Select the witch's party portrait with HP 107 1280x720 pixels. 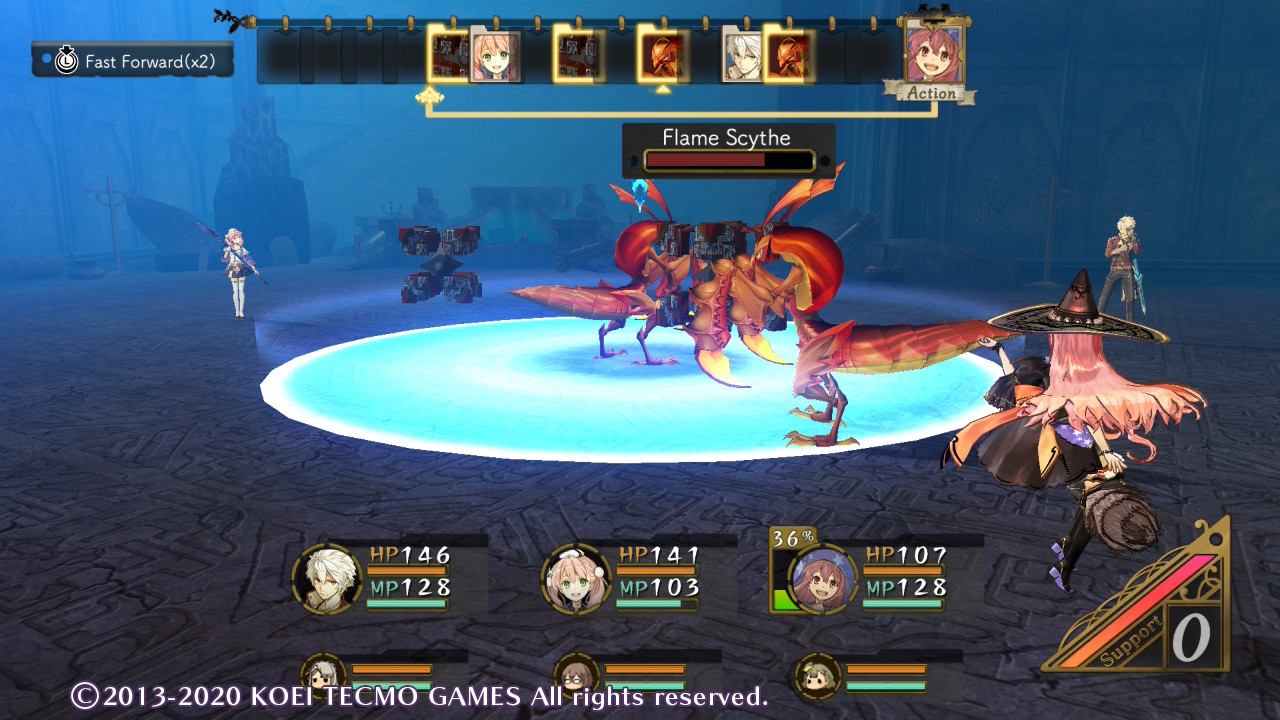pyautogui.click(x=823, y=579)
